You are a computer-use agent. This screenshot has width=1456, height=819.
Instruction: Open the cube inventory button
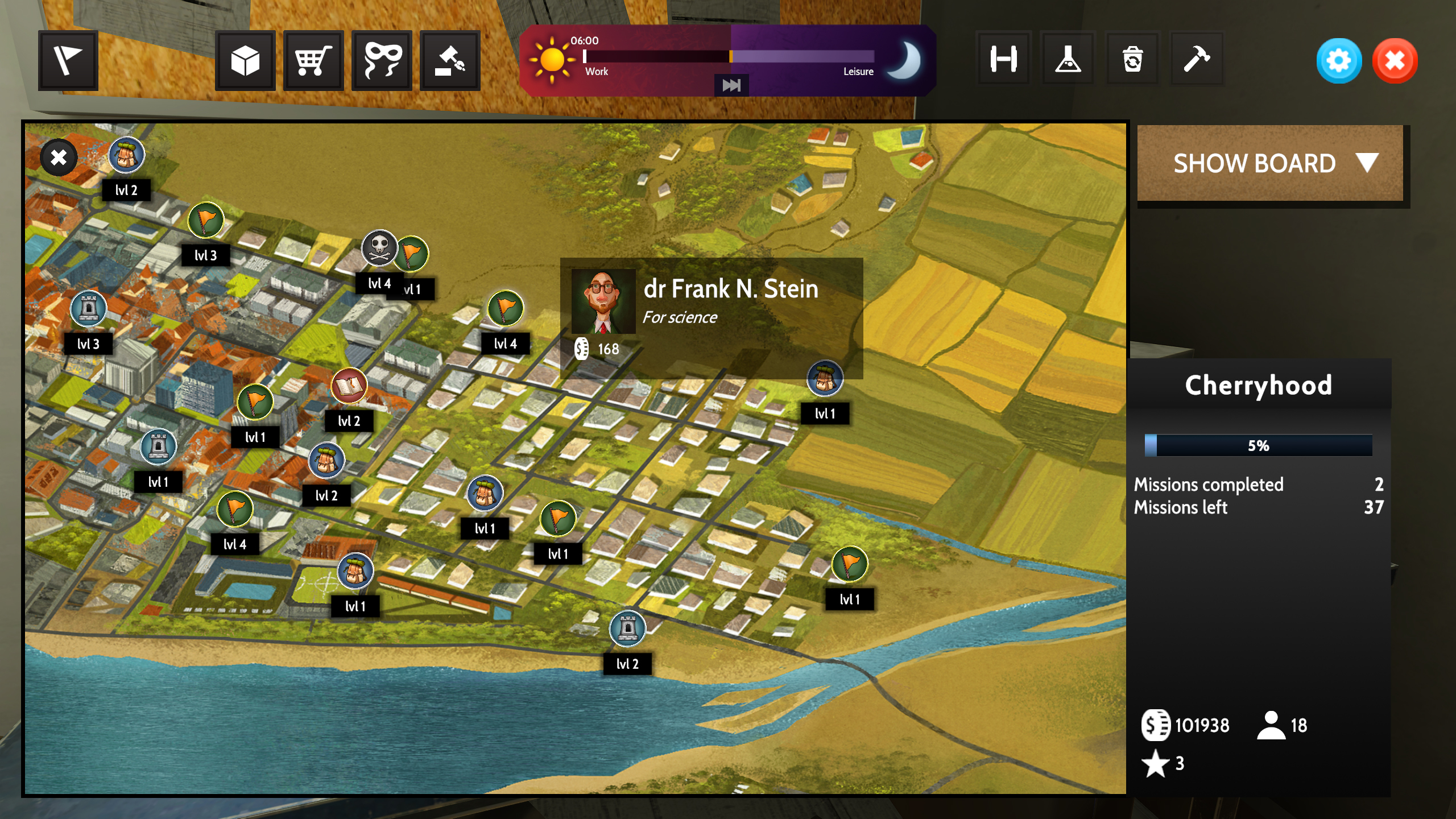pyautogui.click(x=245, y=60)
